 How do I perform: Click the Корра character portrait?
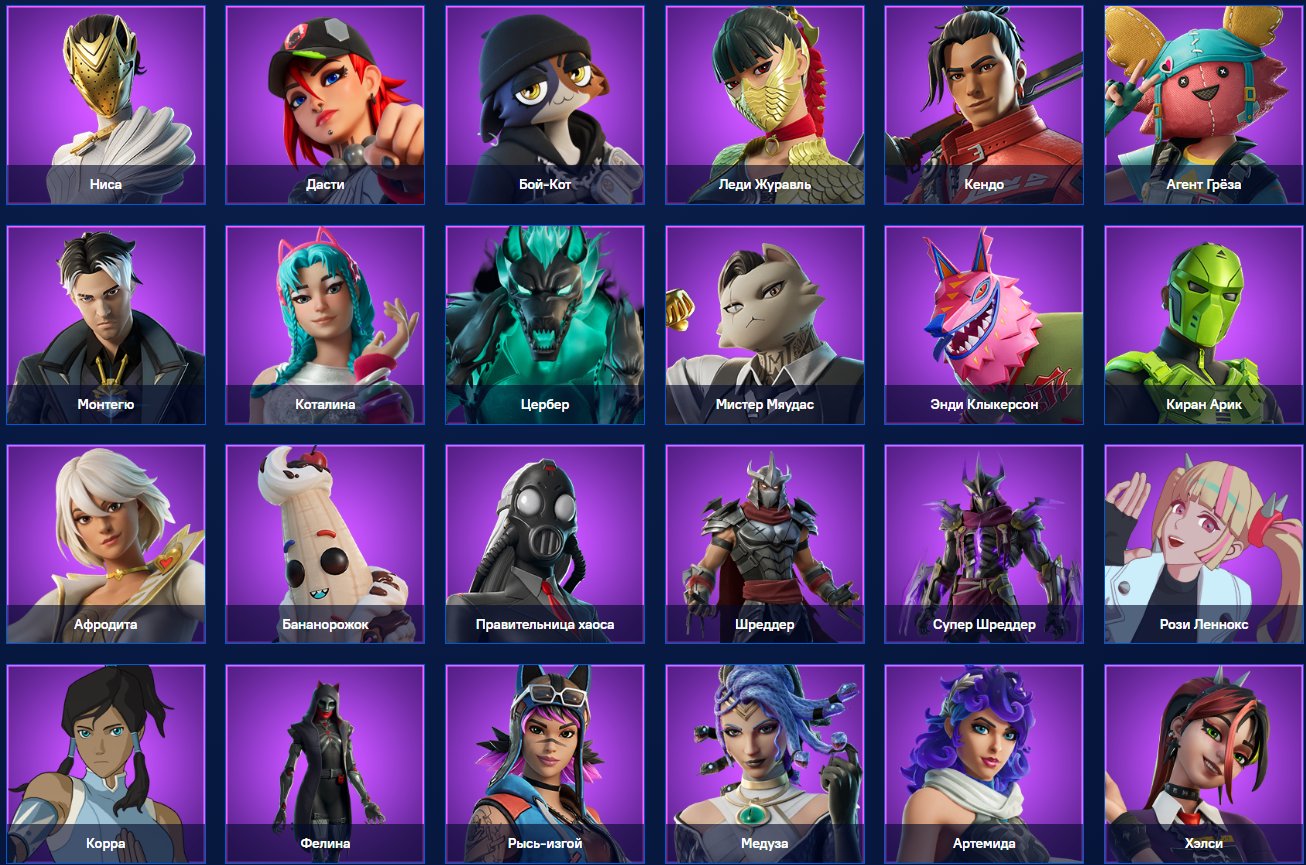click(x=106, y=762)
